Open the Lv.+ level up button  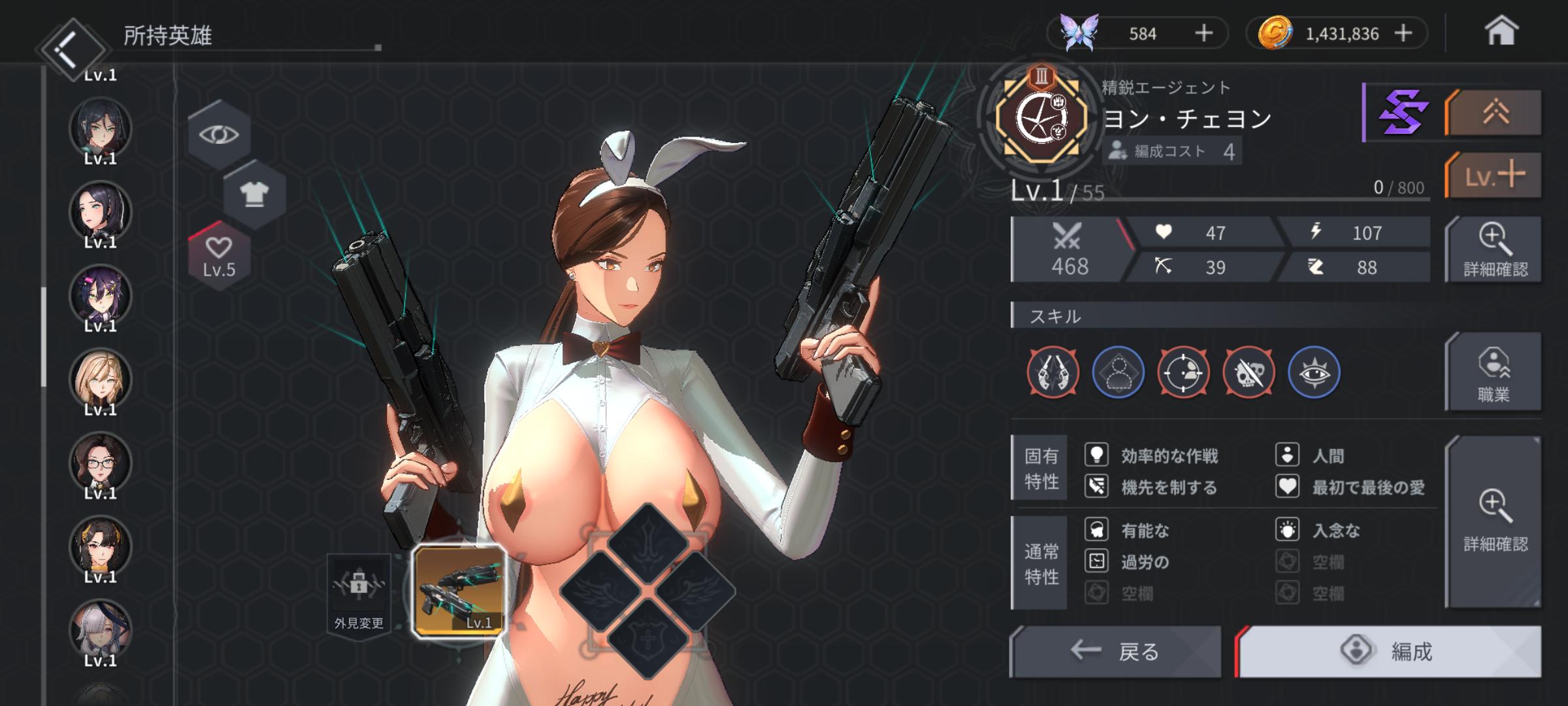click(1494, 175)
